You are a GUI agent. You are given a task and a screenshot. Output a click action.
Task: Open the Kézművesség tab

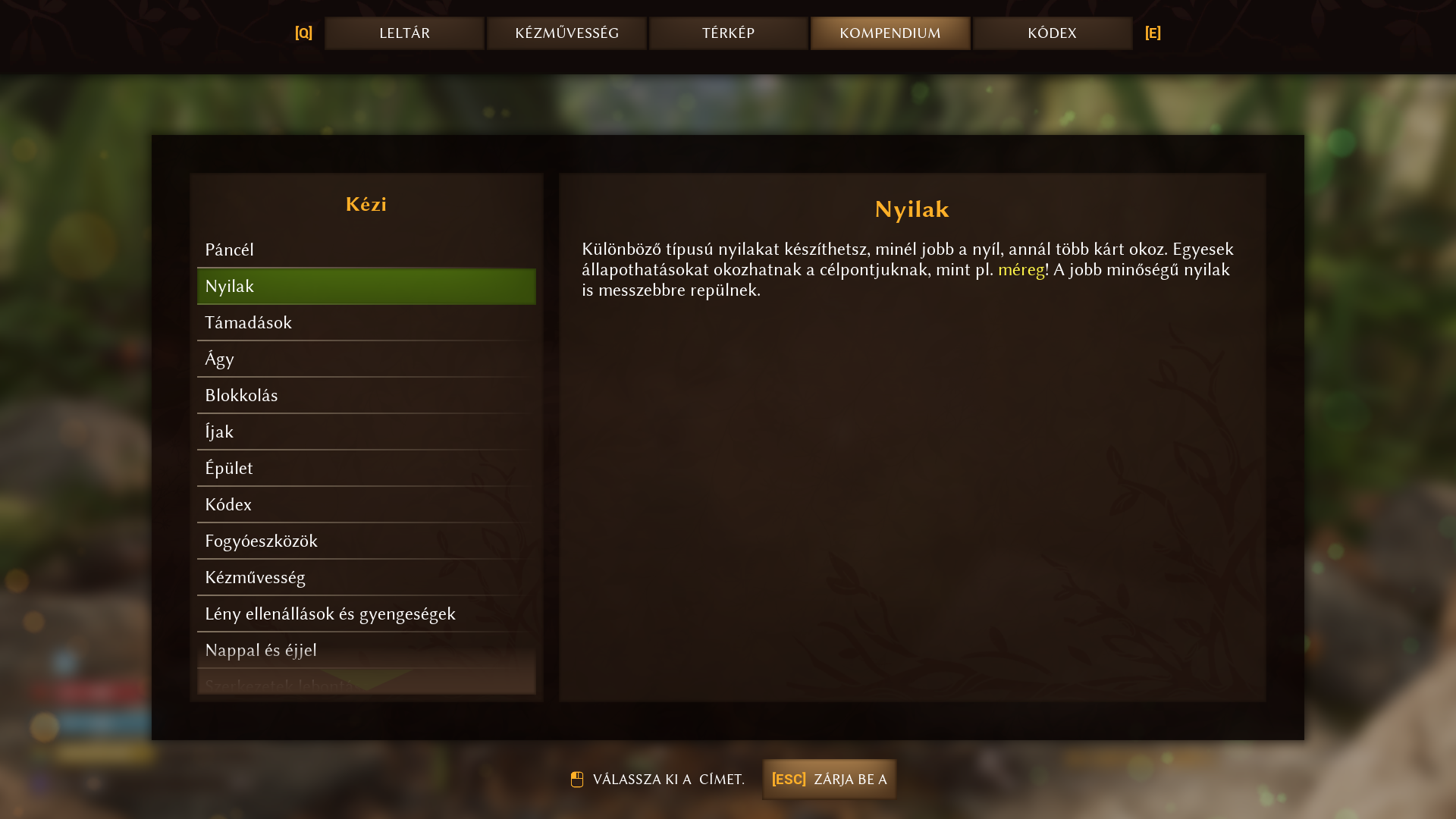566,33
